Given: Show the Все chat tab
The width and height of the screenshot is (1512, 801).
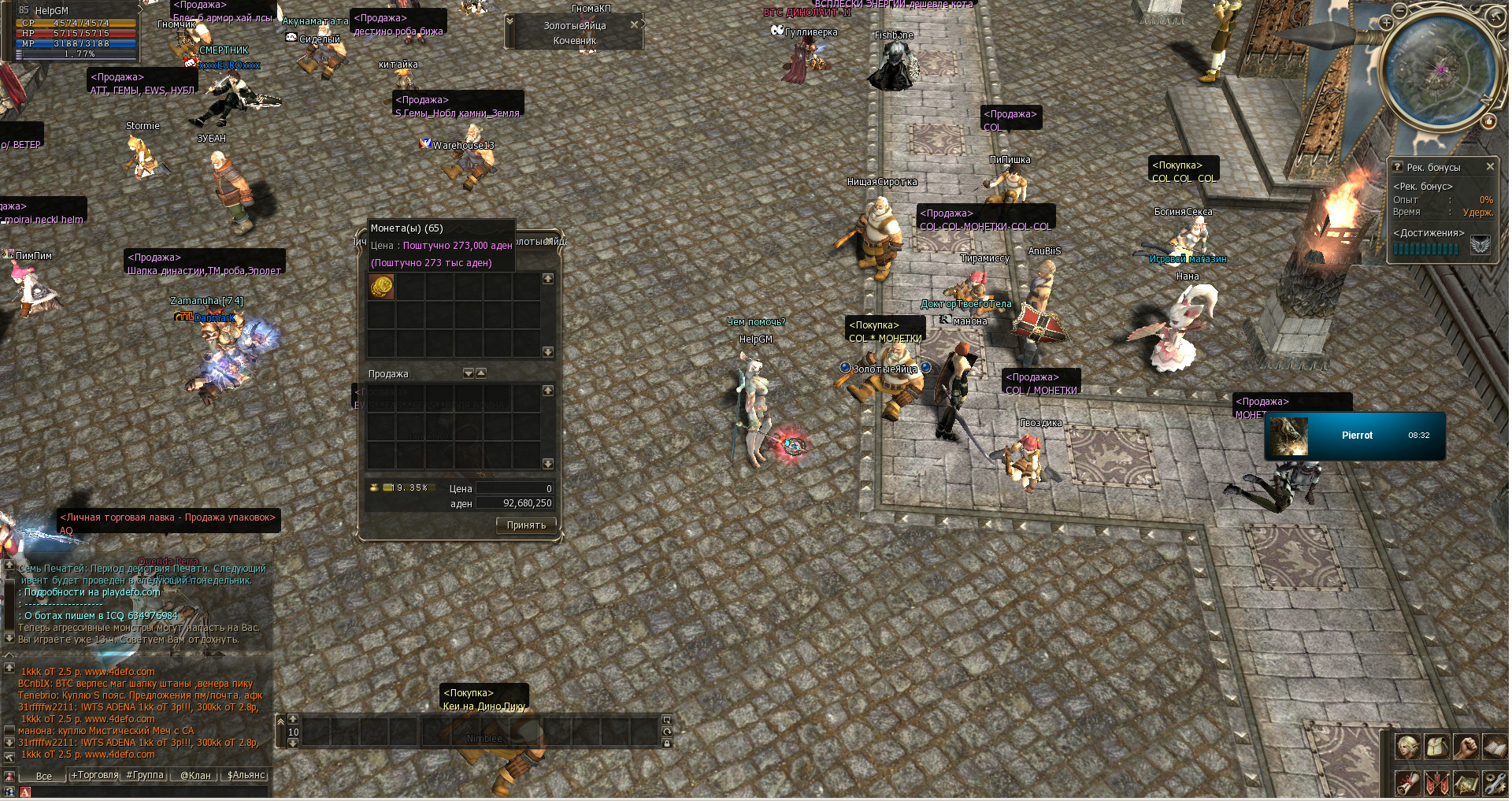Looking at the screenshot, I should tap(44, 776).
